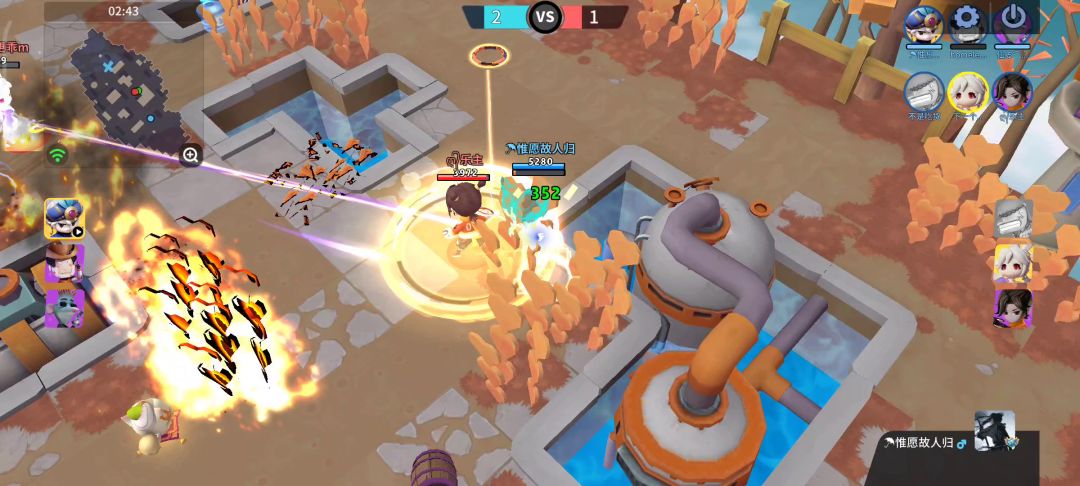This screenshot has height=486, width=1080.
Task: Choose the purple-framed bear teammate avatar
Action: pyautogui.click(x=63, y=263)
